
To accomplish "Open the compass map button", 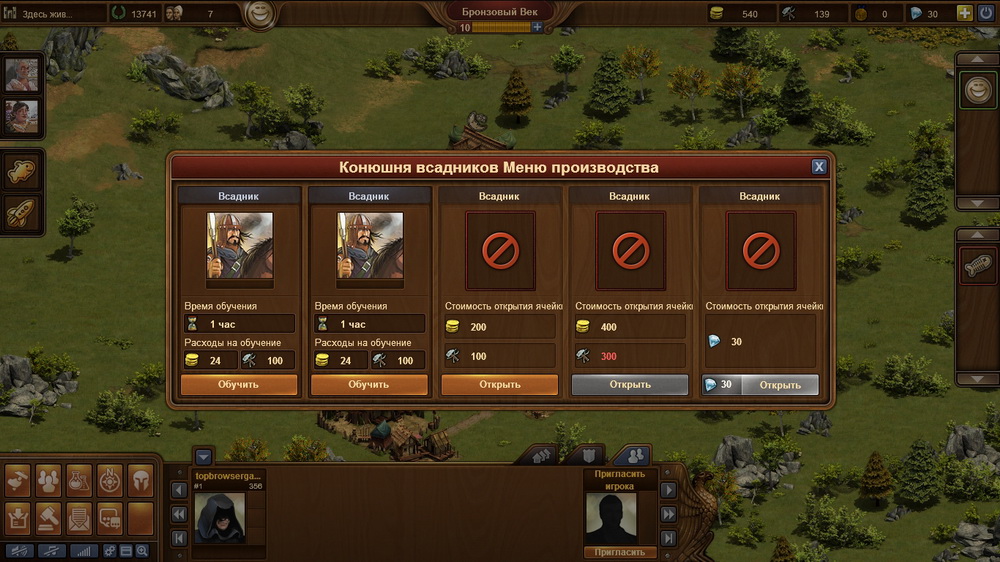I will [110, 481].
